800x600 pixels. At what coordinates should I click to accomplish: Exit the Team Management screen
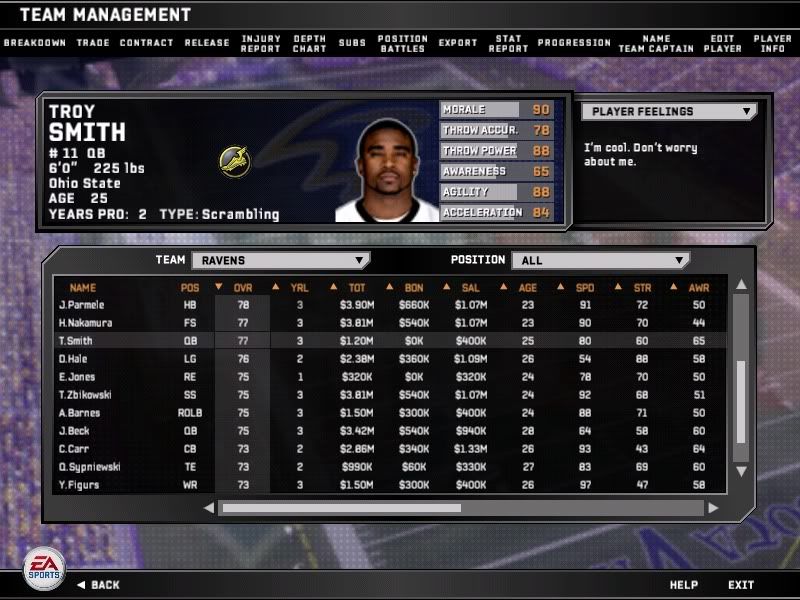(x=741, y=584)
